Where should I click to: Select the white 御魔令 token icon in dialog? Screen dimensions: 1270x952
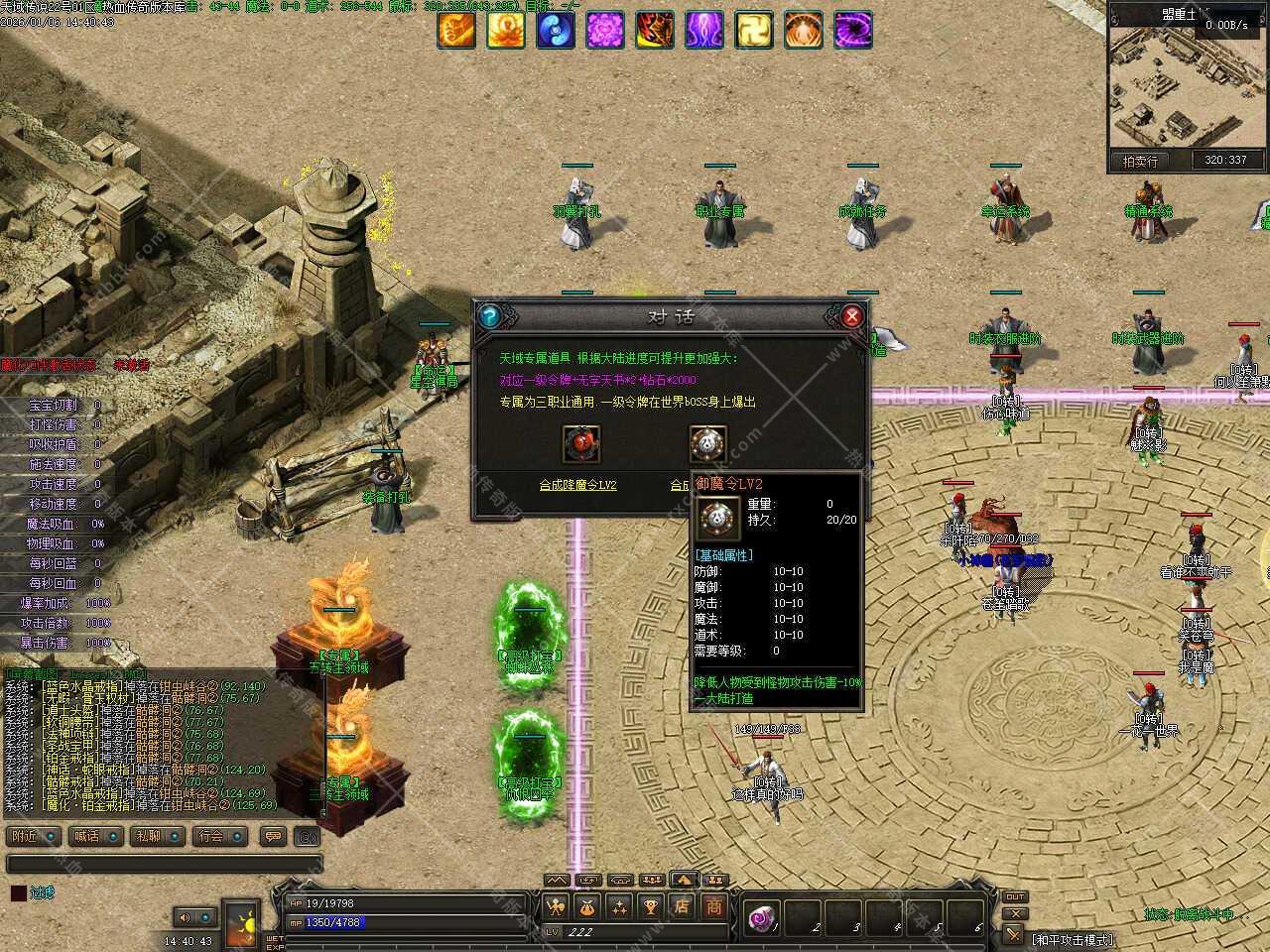pos(707,443)
